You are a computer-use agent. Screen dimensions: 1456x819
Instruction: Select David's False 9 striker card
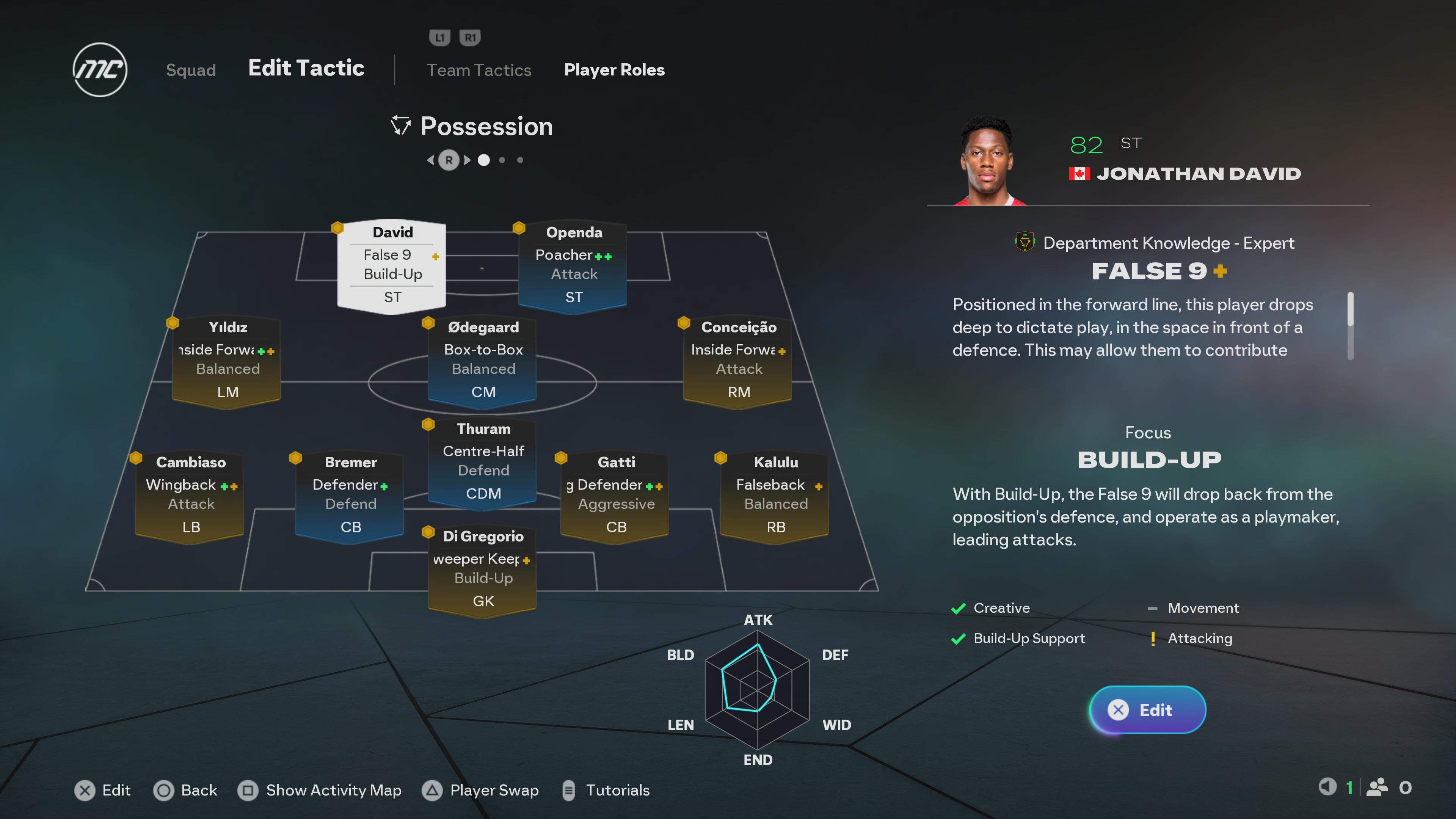392,264
